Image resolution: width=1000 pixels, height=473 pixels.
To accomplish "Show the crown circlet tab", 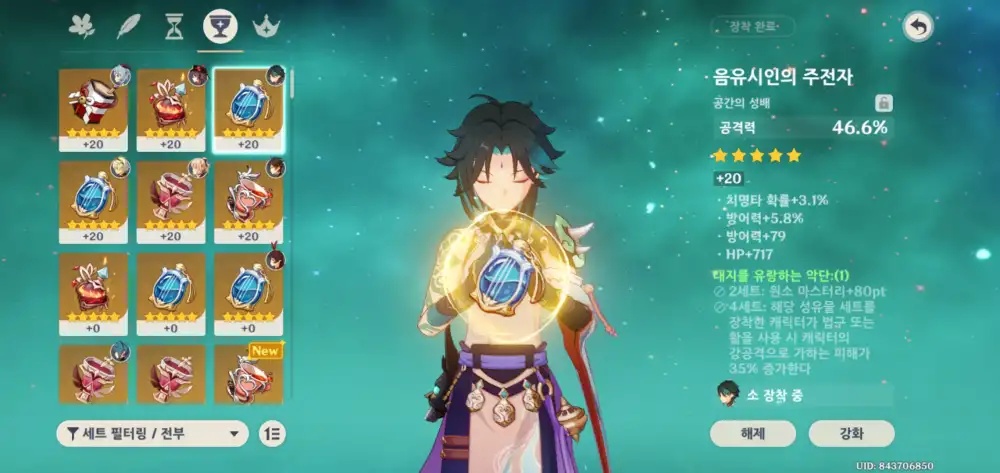I will click(266, 27).
